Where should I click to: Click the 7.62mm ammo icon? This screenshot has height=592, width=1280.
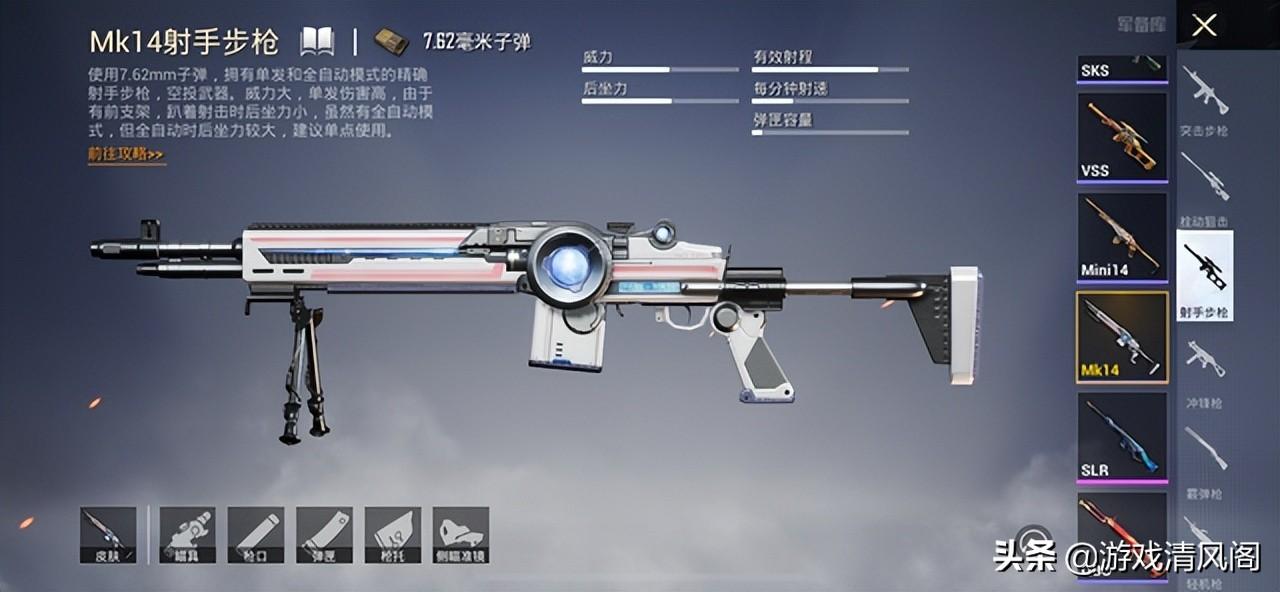pyautogui.click(x=391, y=41)
